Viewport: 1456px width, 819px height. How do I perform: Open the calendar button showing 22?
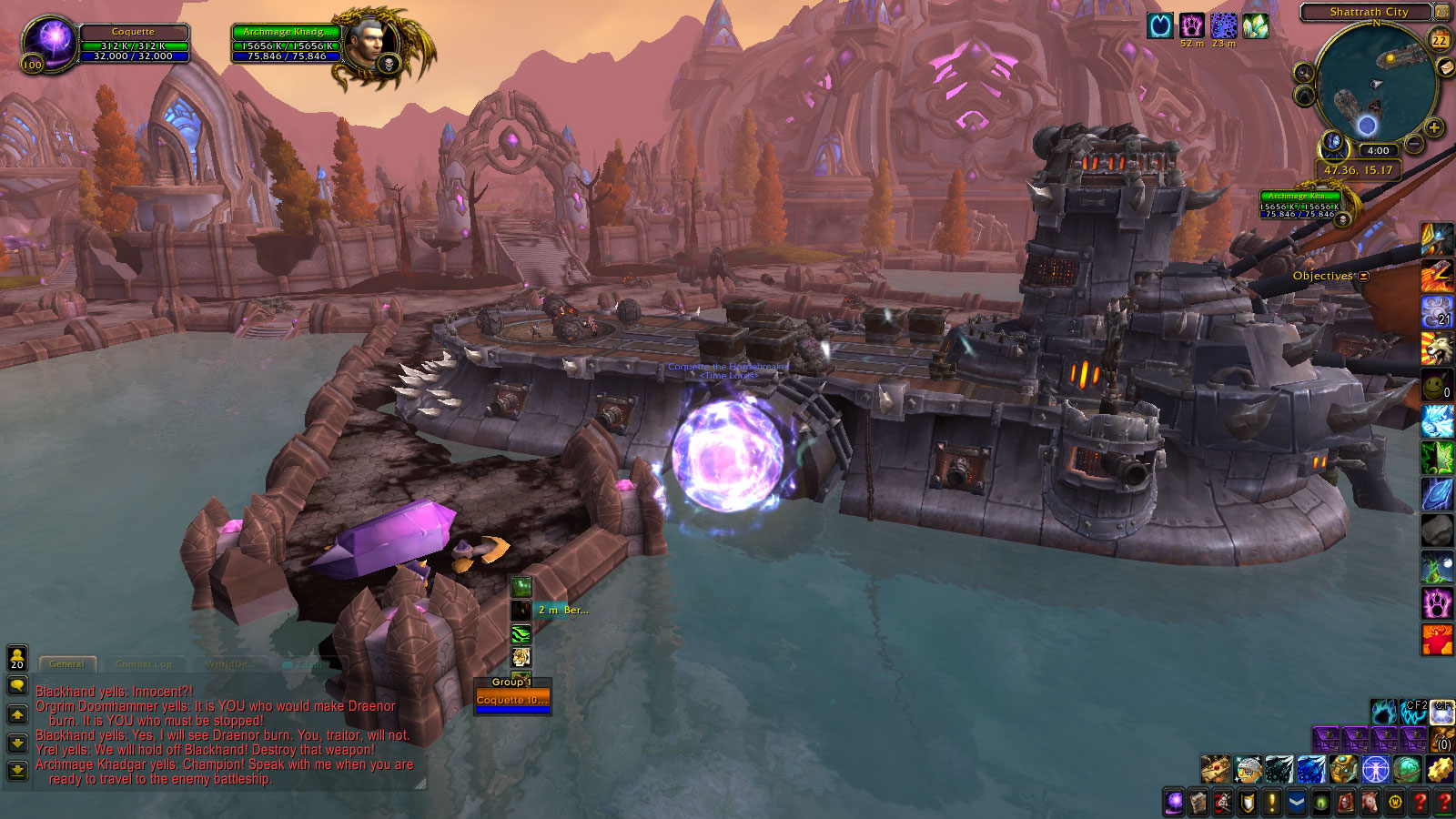[x=1440, y=40]
